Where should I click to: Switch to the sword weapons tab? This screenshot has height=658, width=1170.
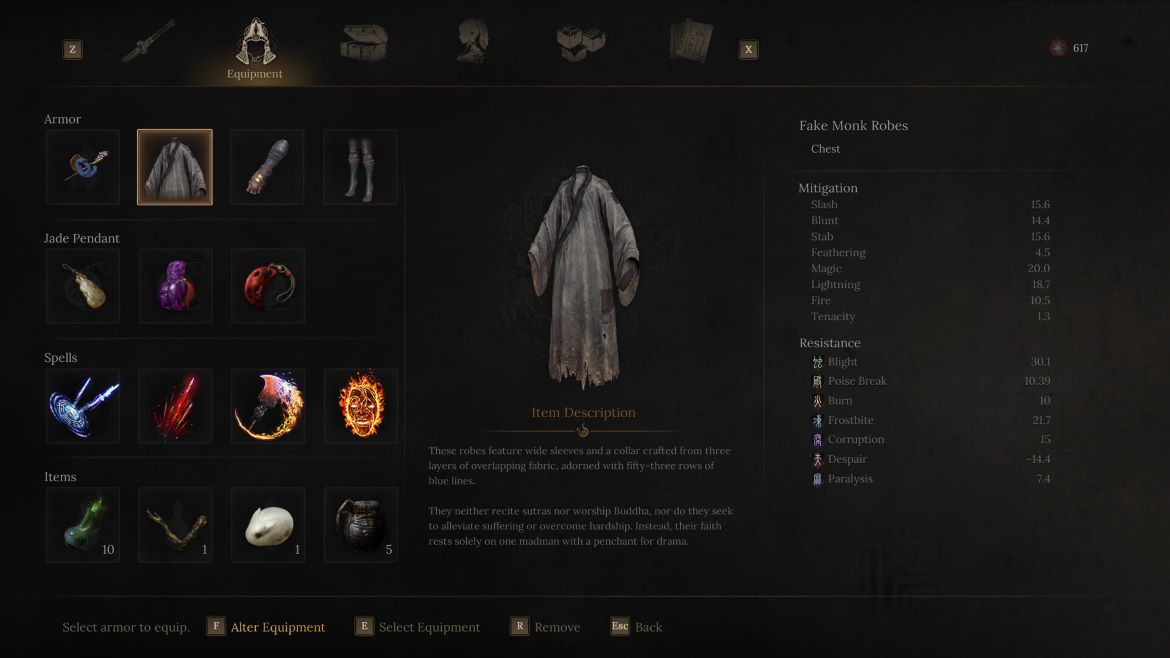148,42
